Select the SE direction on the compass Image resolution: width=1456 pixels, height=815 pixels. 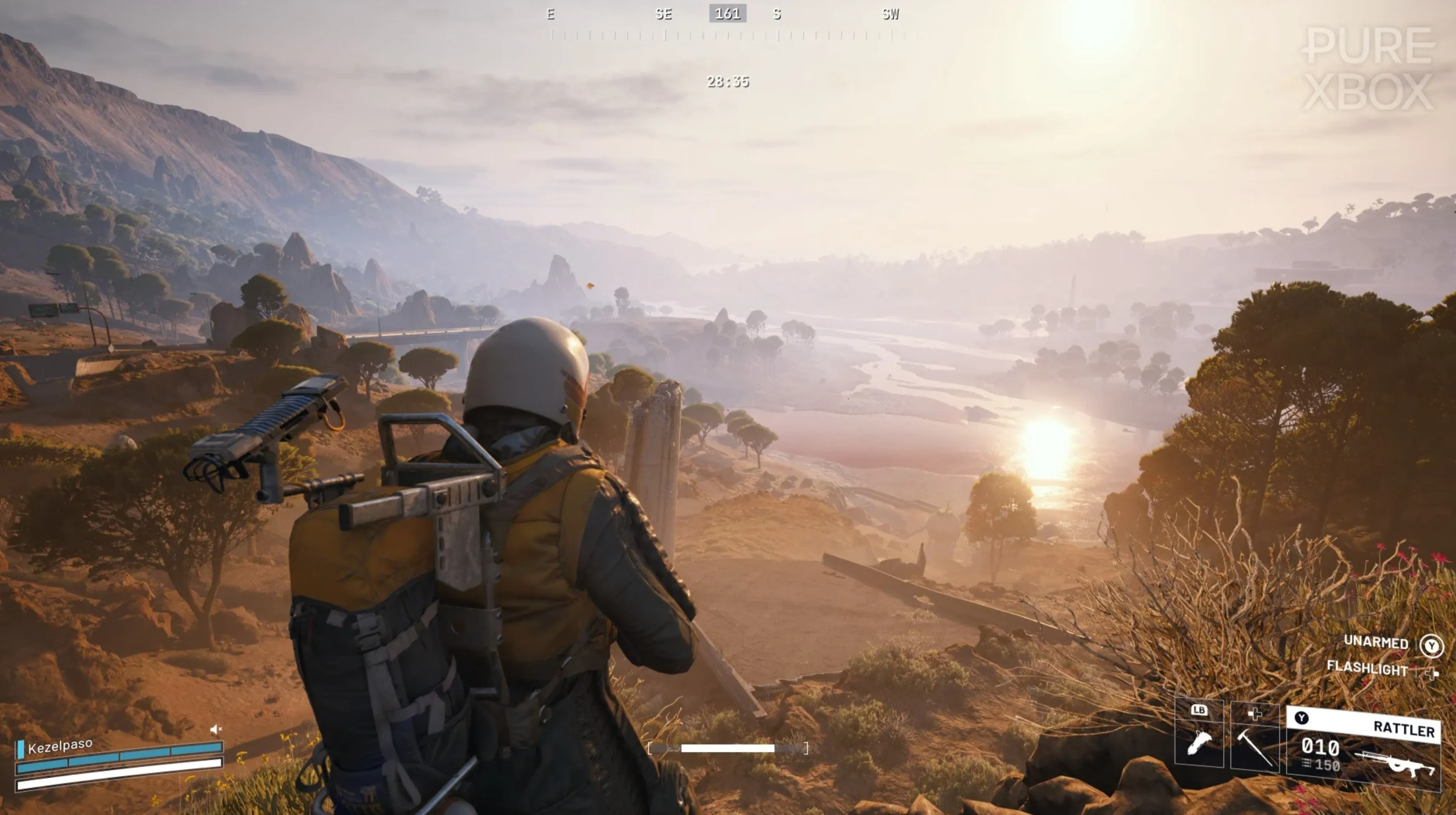[x=665, y=14]
